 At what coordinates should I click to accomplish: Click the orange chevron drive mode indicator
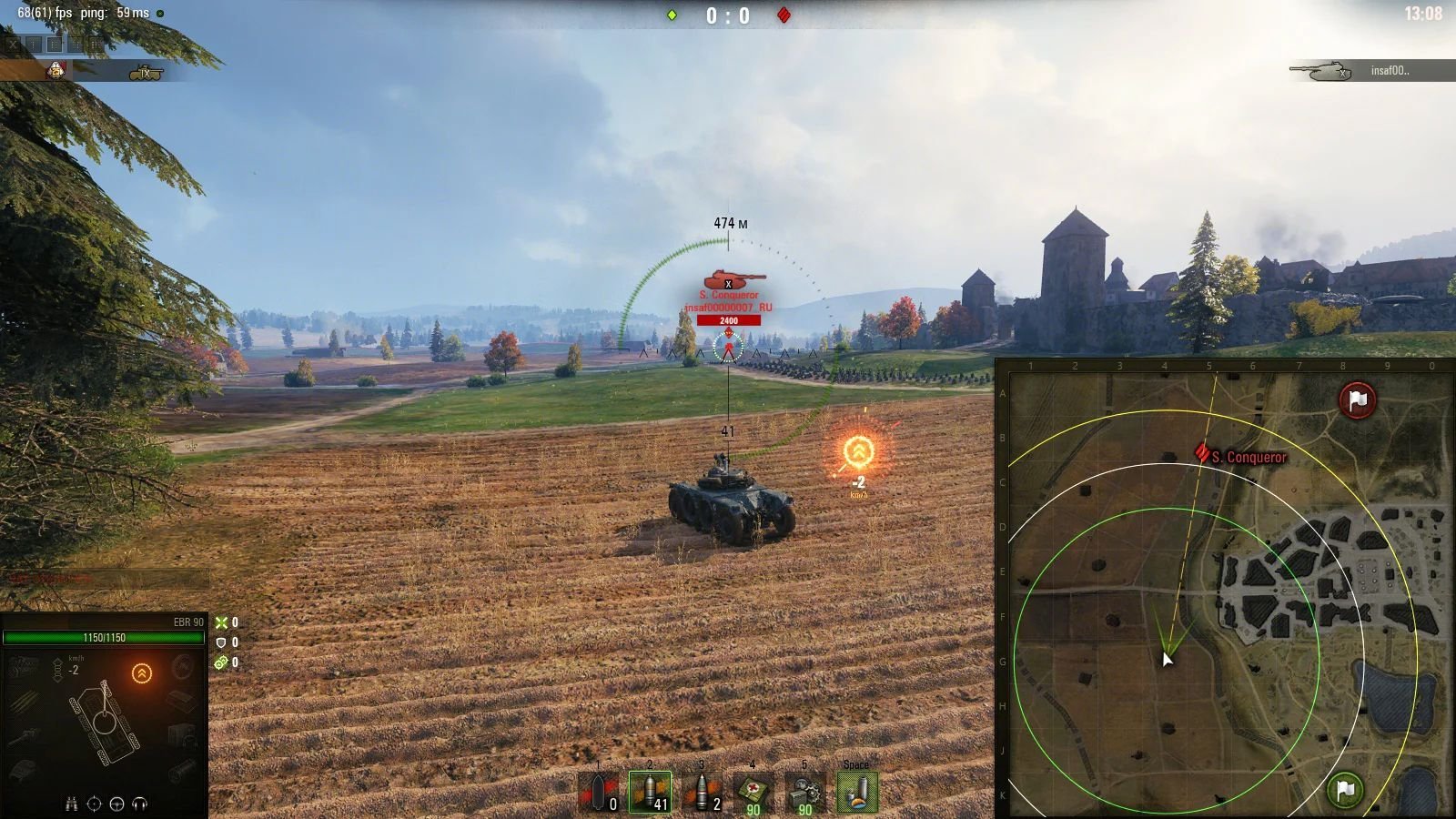click(142, 673)
